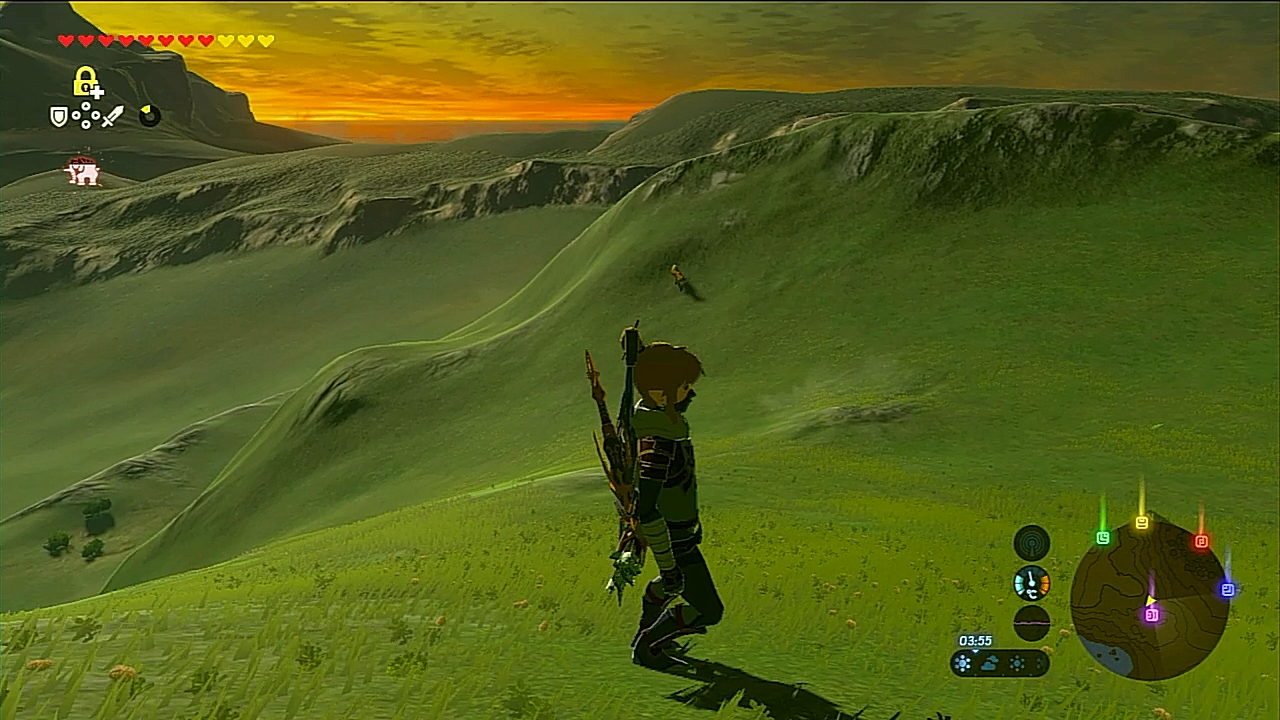
Task: Click the temperature gauge icon
Action: (1032, 583)
